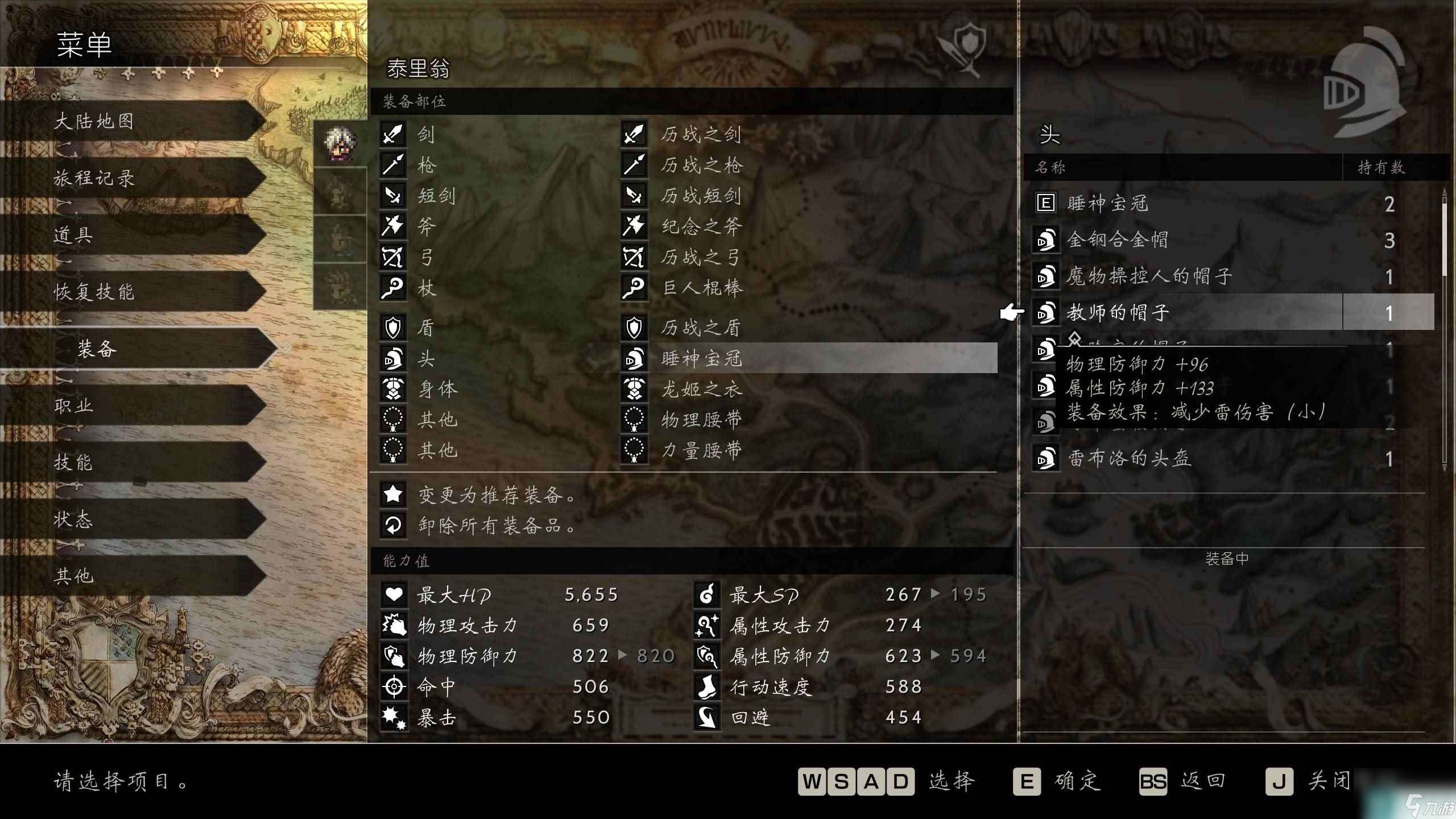The height and width of the screenshot is (819, 1456).
Task: Click the character portrait thumbnail
Action: [x=340, y=142]
